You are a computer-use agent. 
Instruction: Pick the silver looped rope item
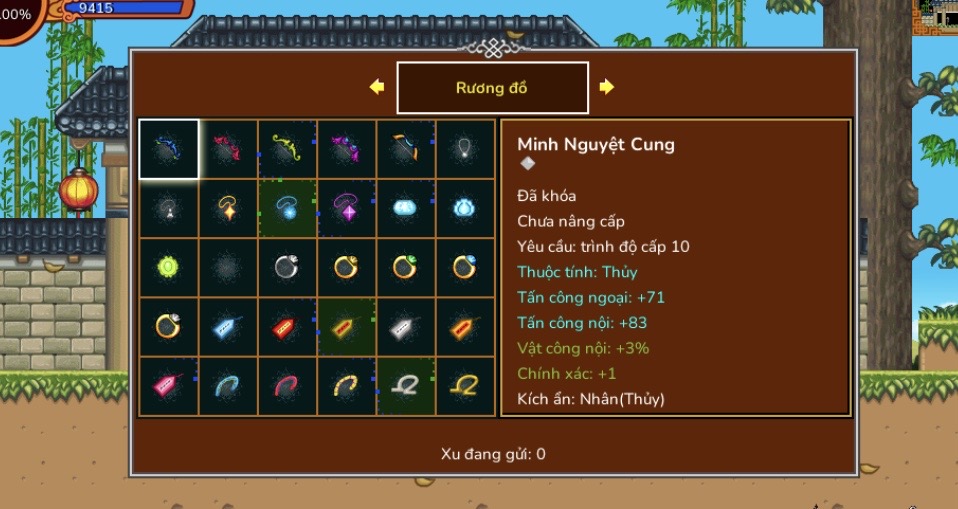407,385
